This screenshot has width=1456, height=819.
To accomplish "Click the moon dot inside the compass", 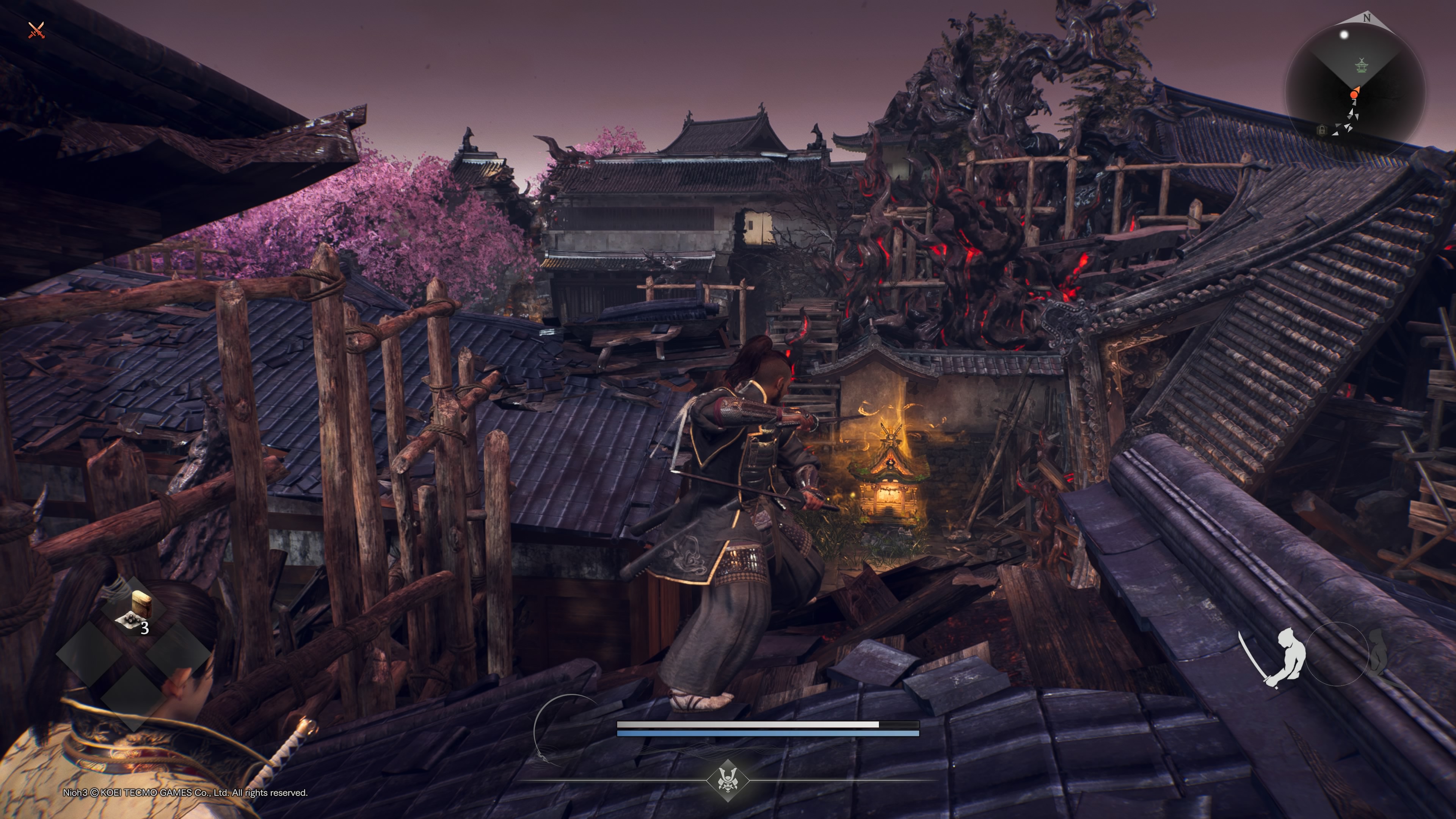I will [1344, 35].
